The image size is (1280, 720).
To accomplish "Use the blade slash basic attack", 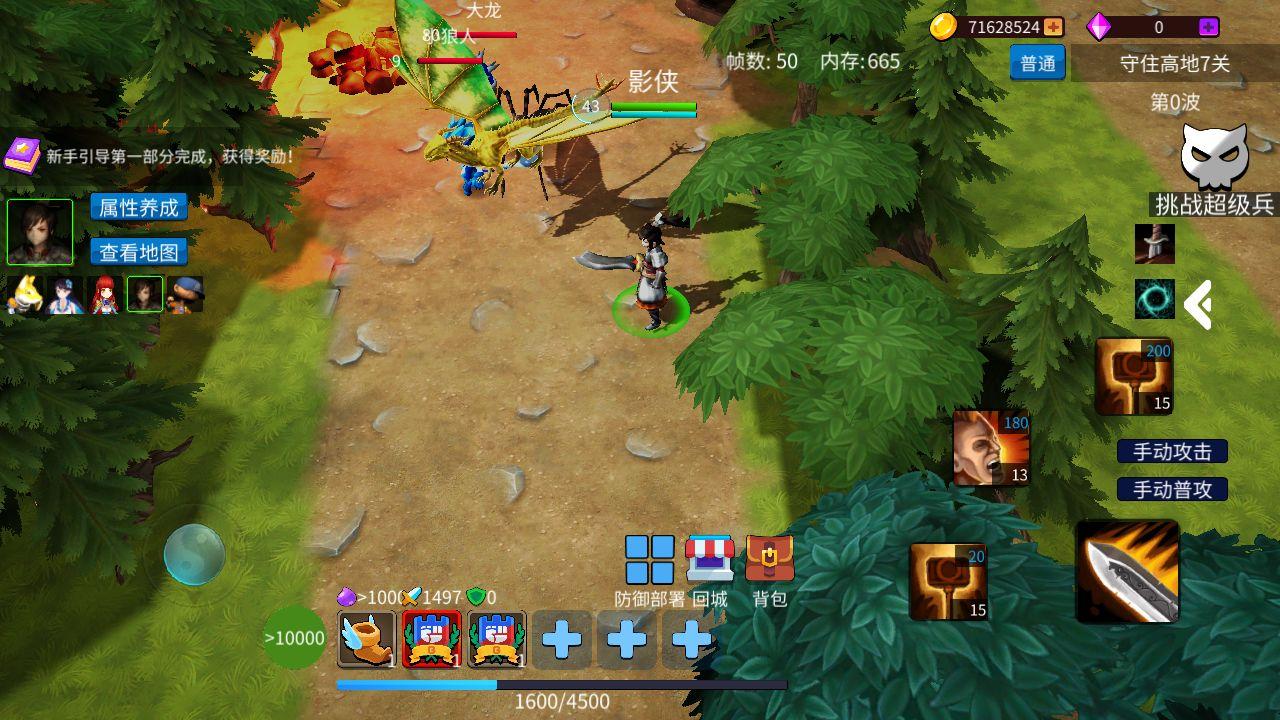I will point(1127,571).
